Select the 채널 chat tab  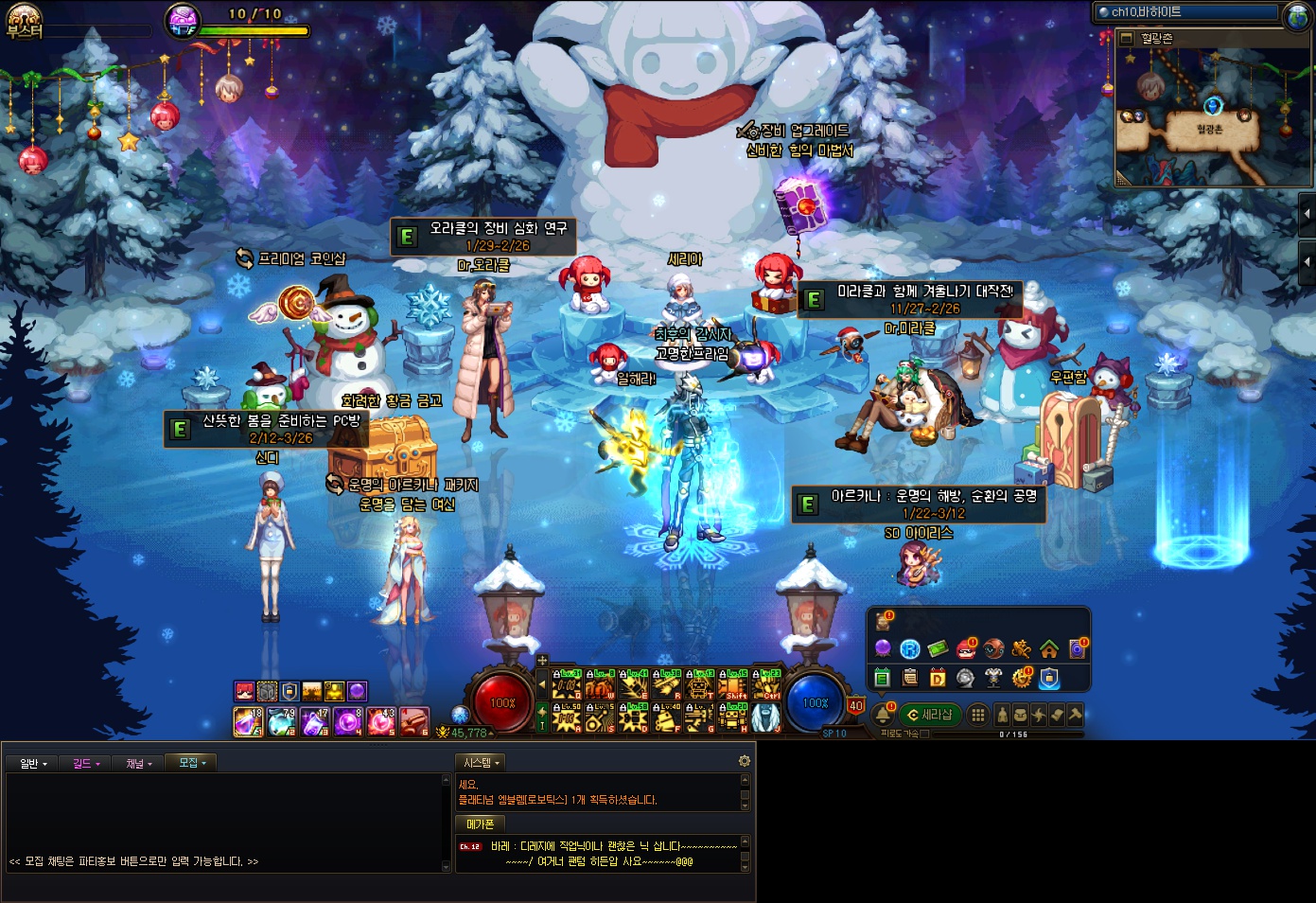[x=138, y=763]
